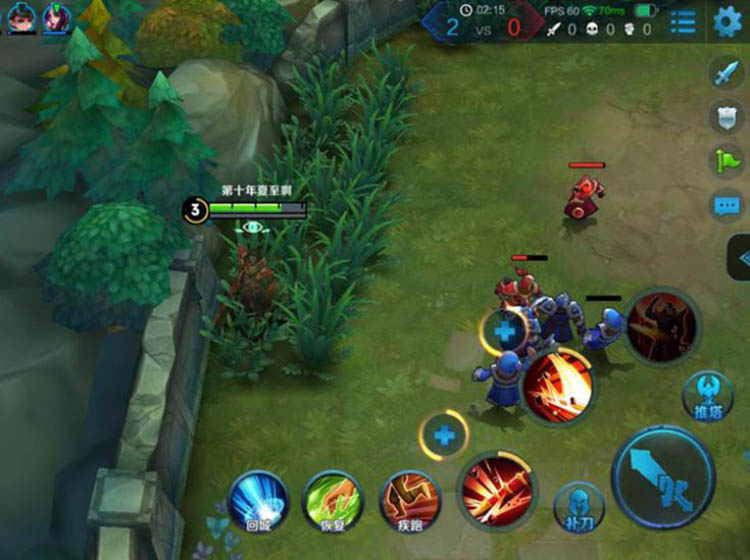Open the chat bubble button
Image resolution: width=750 pixels, height=560 pixels.
(724, 207)
